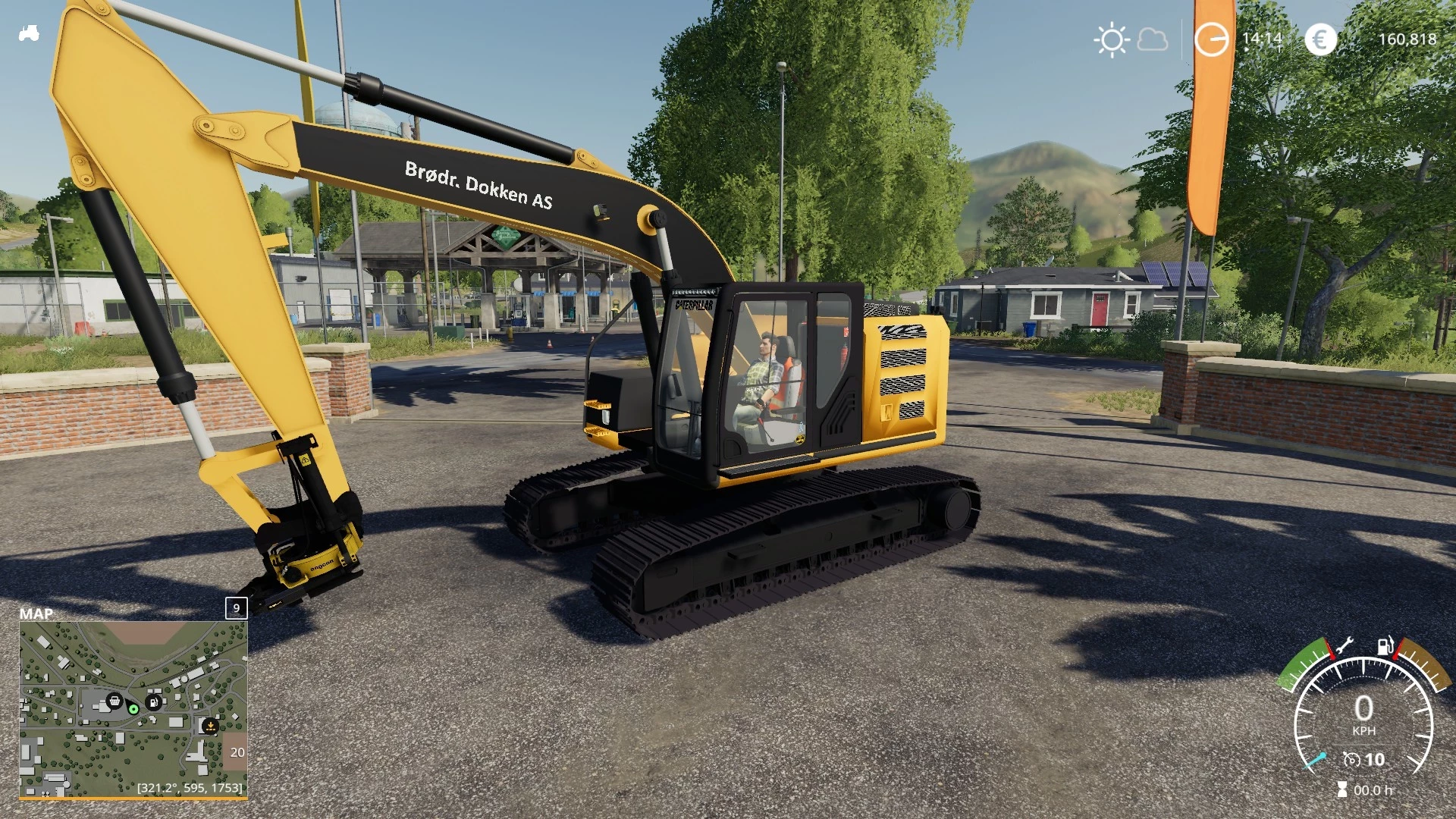Viewport: 1456px width, 819px height.
Task: Select the cloud forecast icon
Action: click(x=1152, y=39)
